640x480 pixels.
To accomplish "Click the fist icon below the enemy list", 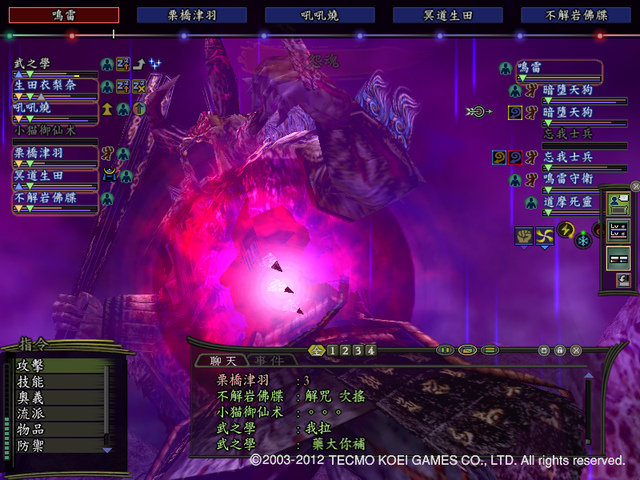I will coord(523,235).
